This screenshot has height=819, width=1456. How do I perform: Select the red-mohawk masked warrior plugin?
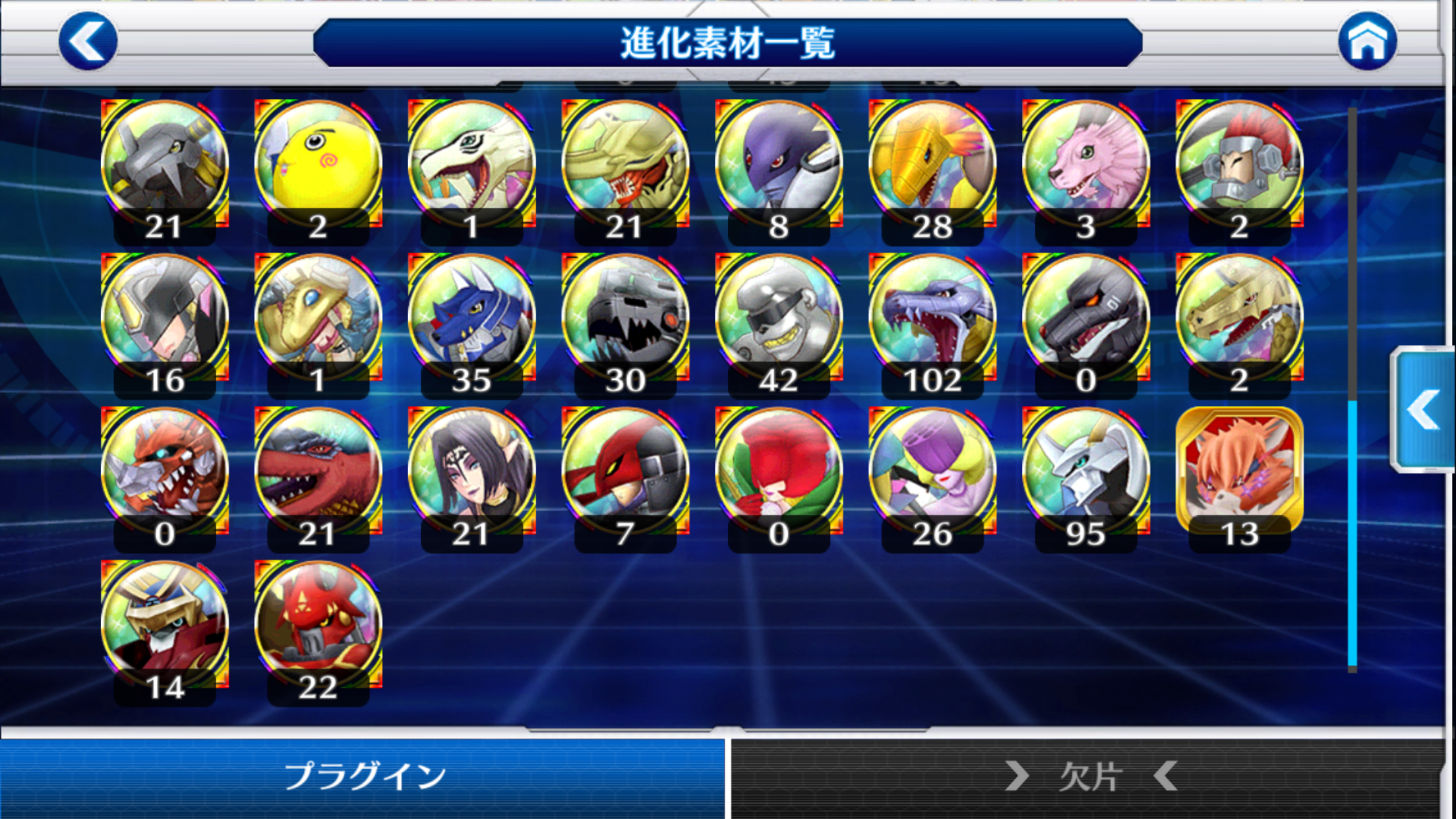[x=1239, y=165]
